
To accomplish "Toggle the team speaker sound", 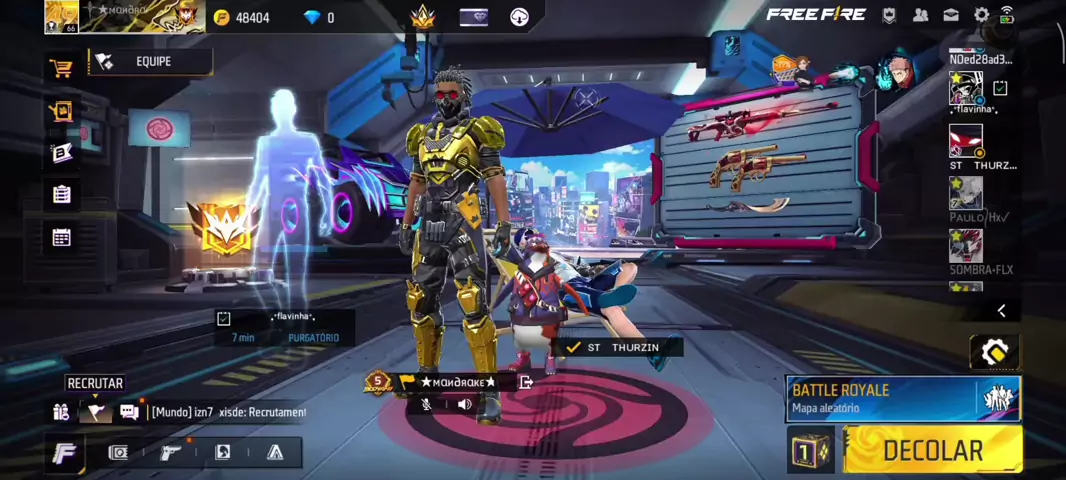I will point(464,405).
